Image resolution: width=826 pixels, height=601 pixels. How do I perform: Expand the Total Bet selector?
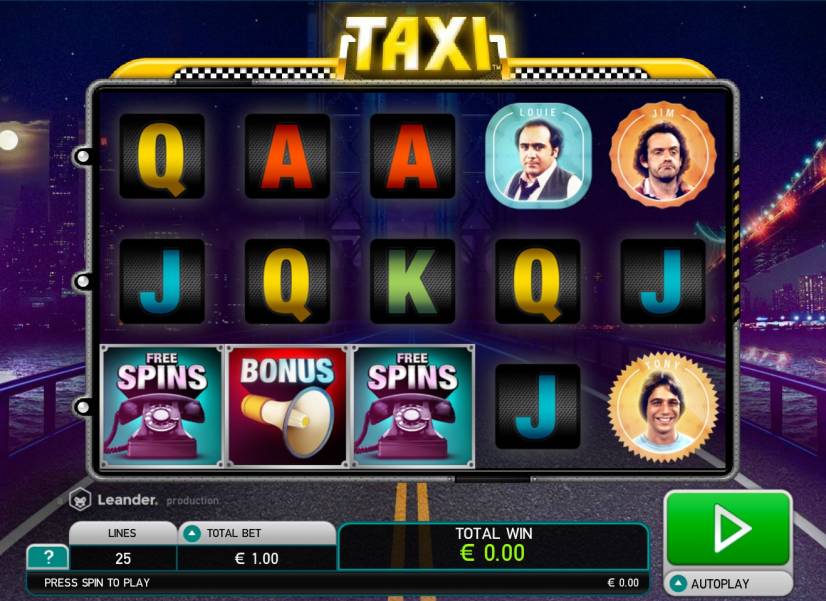coord(193,534)
